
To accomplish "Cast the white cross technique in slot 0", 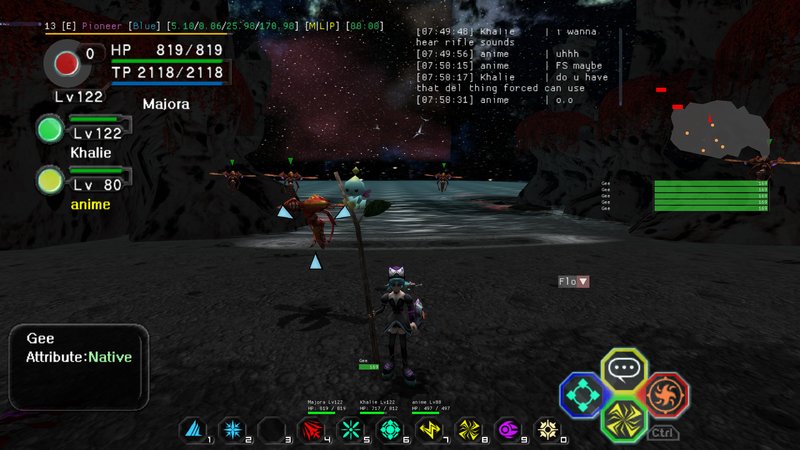I will (x=548, y=430).
